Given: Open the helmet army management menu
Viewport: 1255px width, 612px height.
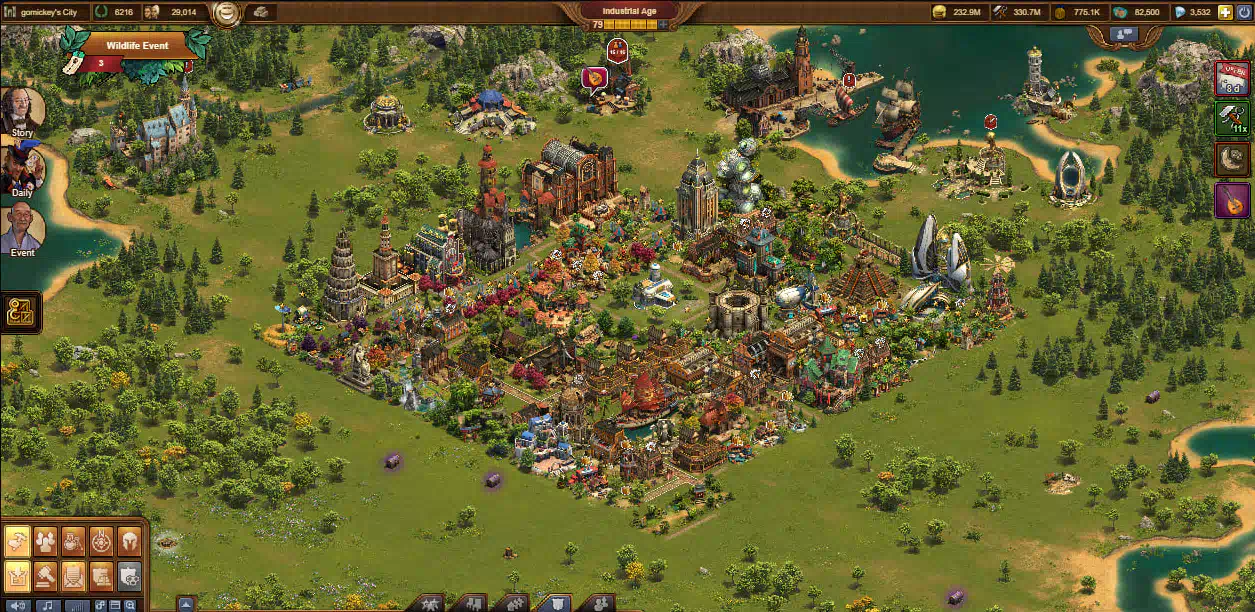Looking at the screenshot, I should 130,541.
